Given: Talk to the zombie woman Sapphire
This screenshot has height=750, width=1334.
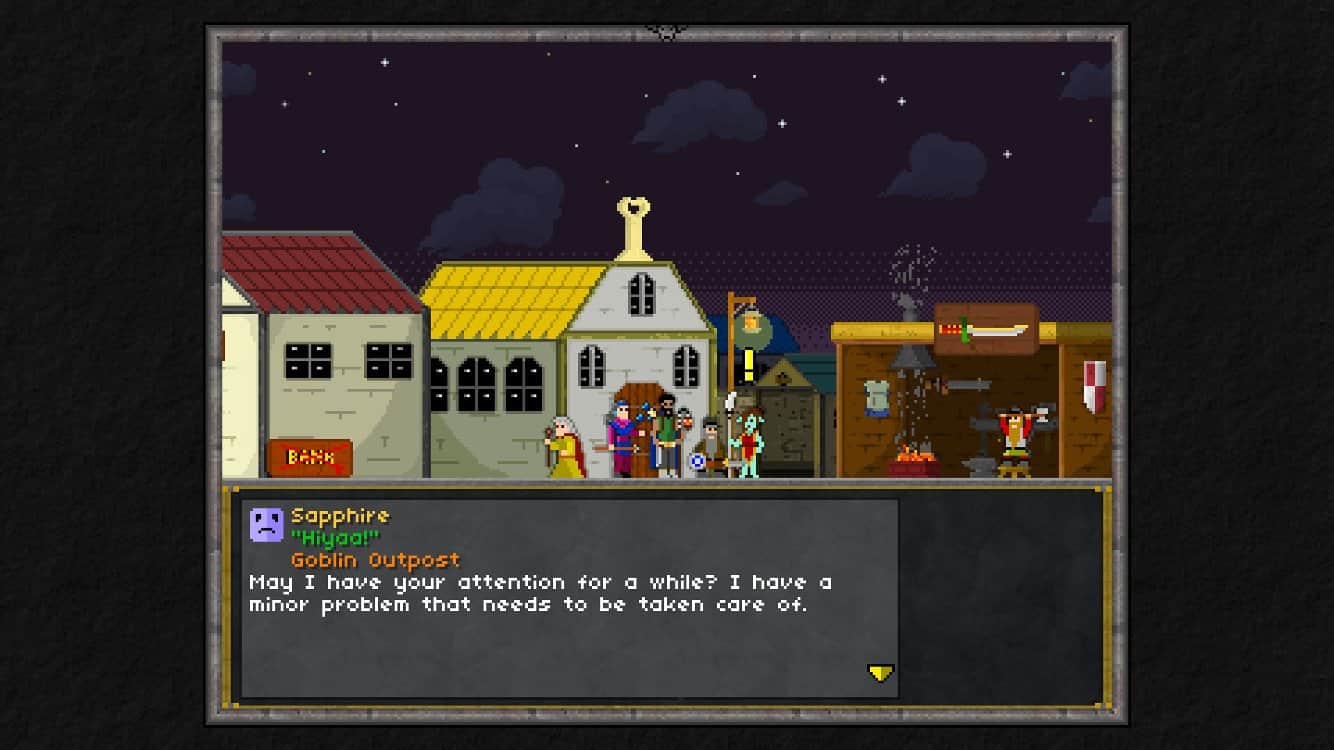Looking at the screenshot, I should (749, 440).
